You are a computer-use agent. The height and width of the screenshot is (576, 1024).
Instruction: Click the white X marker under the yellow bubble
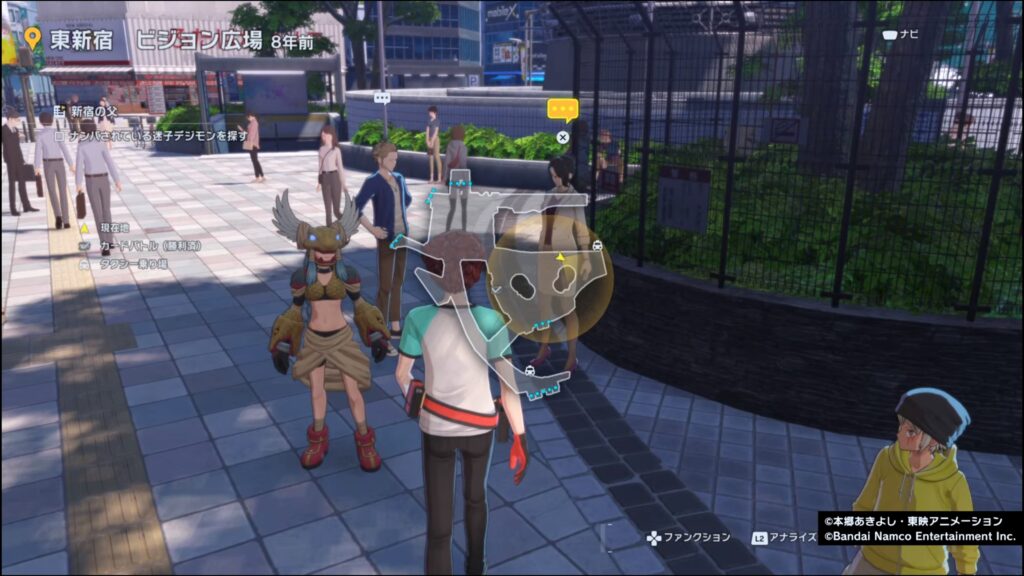(563, 137)
